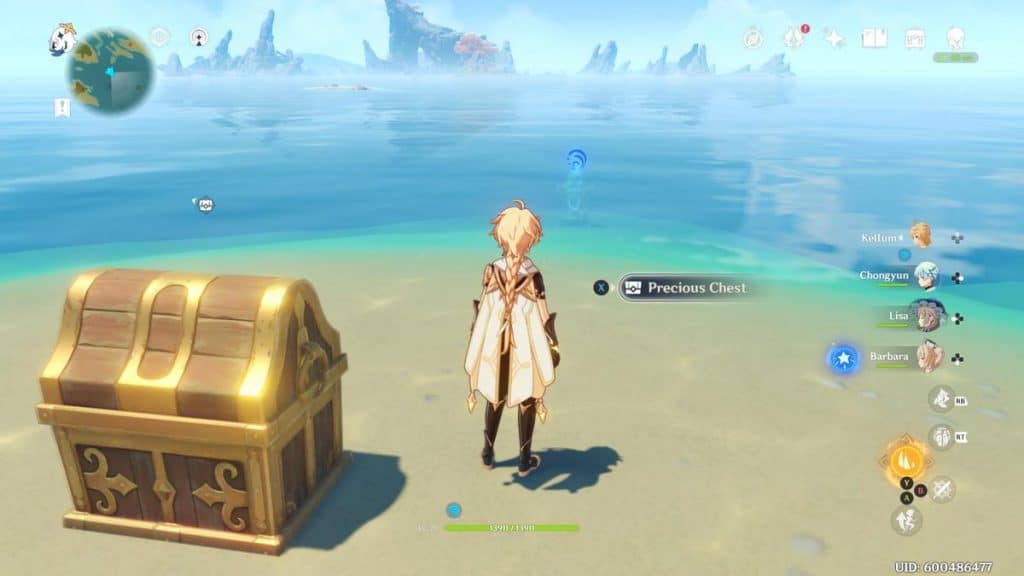Tap the crossed-swords attack button
The width and height of the screenshot is (1024, 576).
(x=942, y=489)
